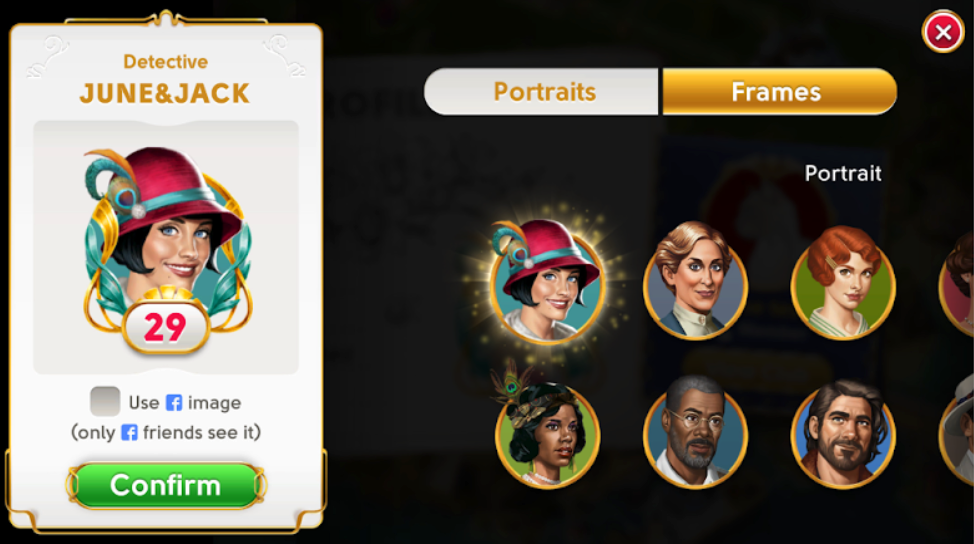
Task: Pick the bearded dark-haired man portrait
Action: click(843, 433)
